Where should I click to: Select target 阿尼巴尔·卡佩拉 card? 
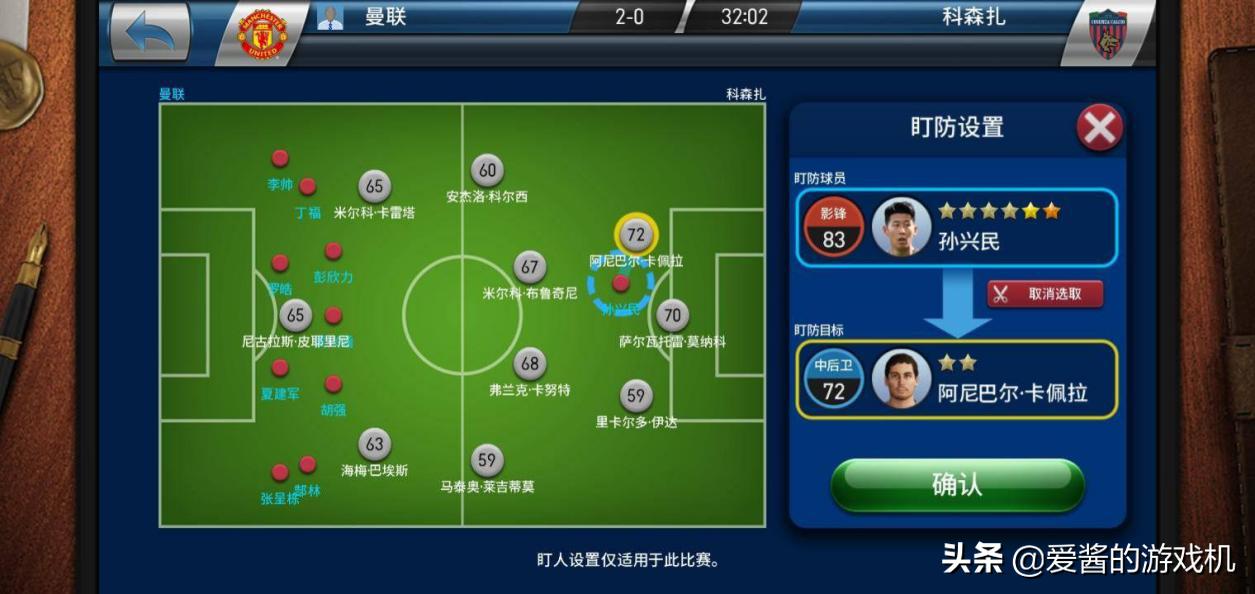[x=955, y=379]
